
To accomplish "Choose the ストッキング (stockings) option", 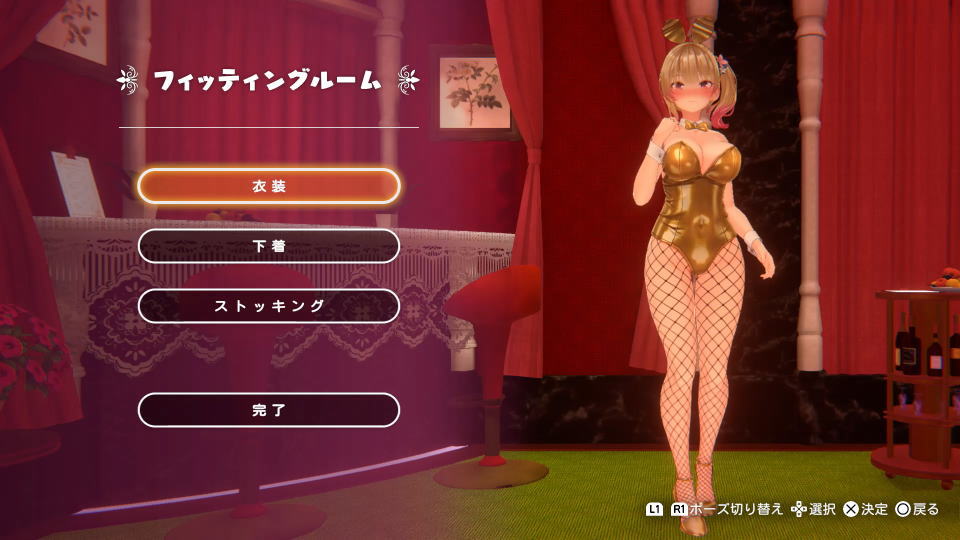I will (x=268, y=306).
